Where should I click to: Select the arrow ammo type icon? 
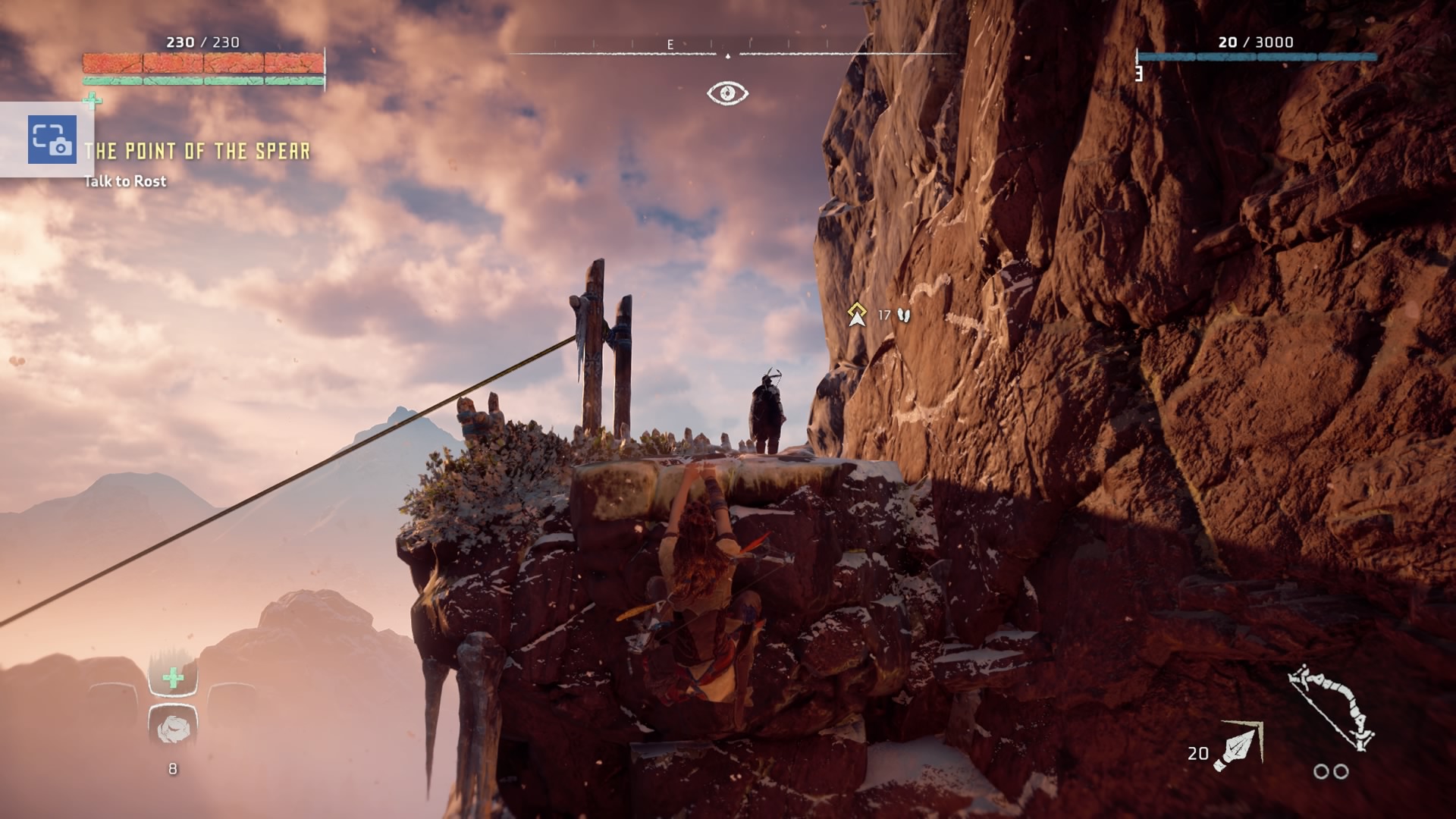(1238, 746)
